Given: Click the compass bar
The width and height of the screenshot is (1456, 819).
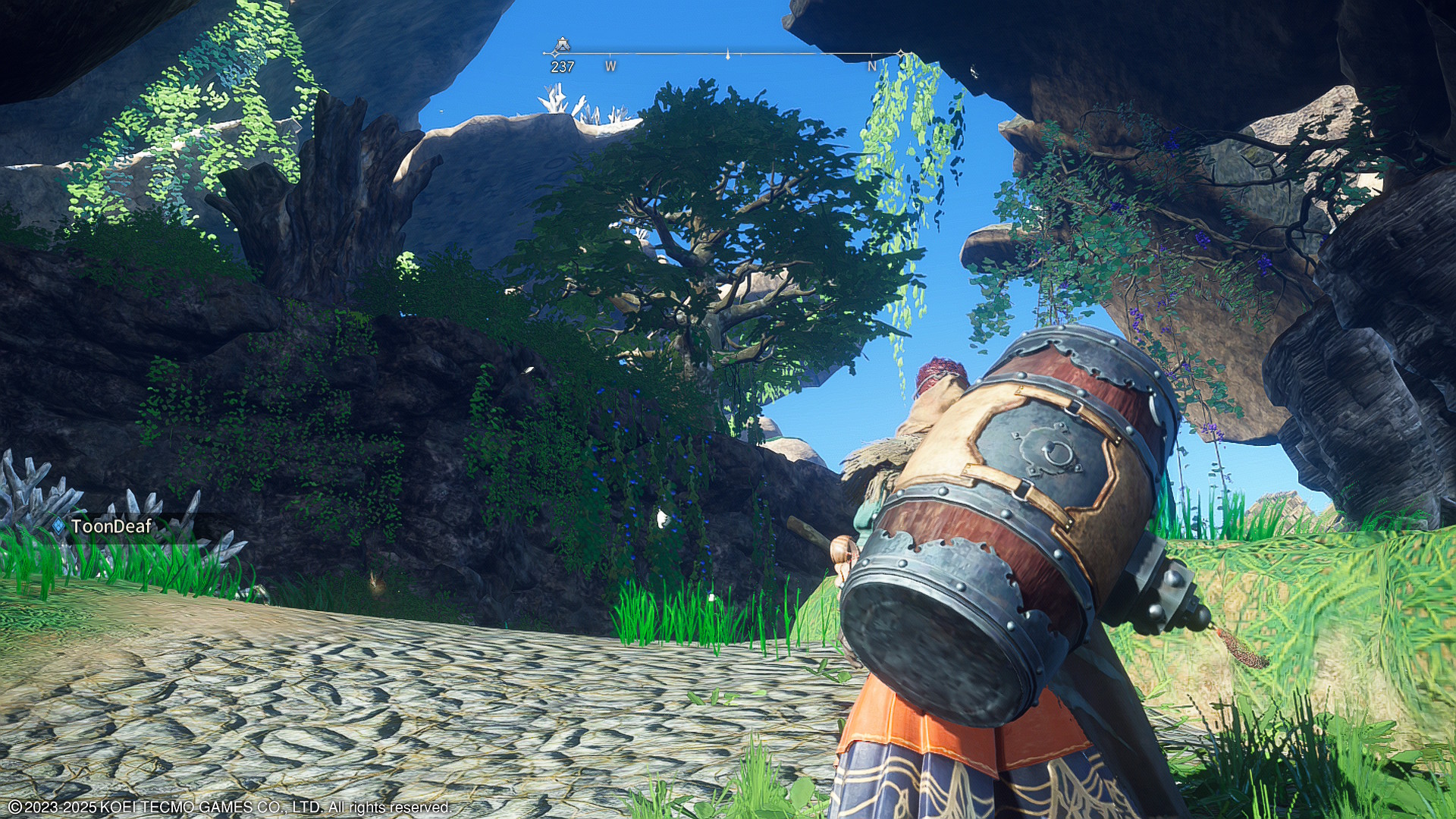Looking at the screenshot, I should [726, 54].
